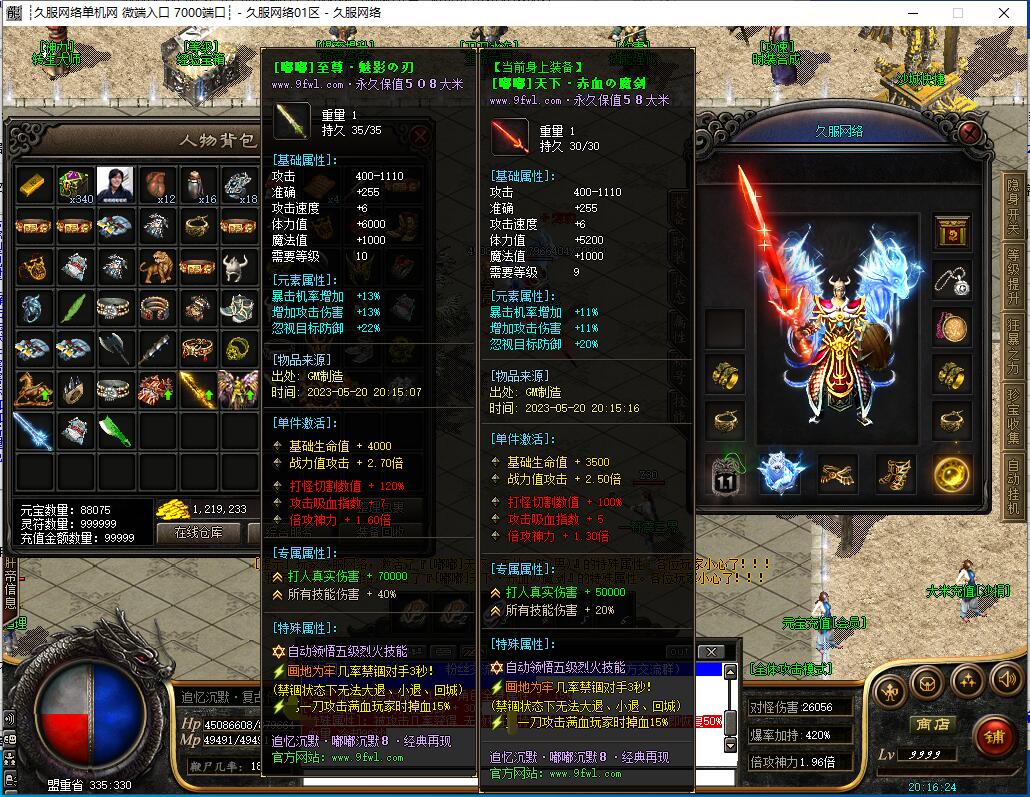Open the bag chest icon

[928, 684]
